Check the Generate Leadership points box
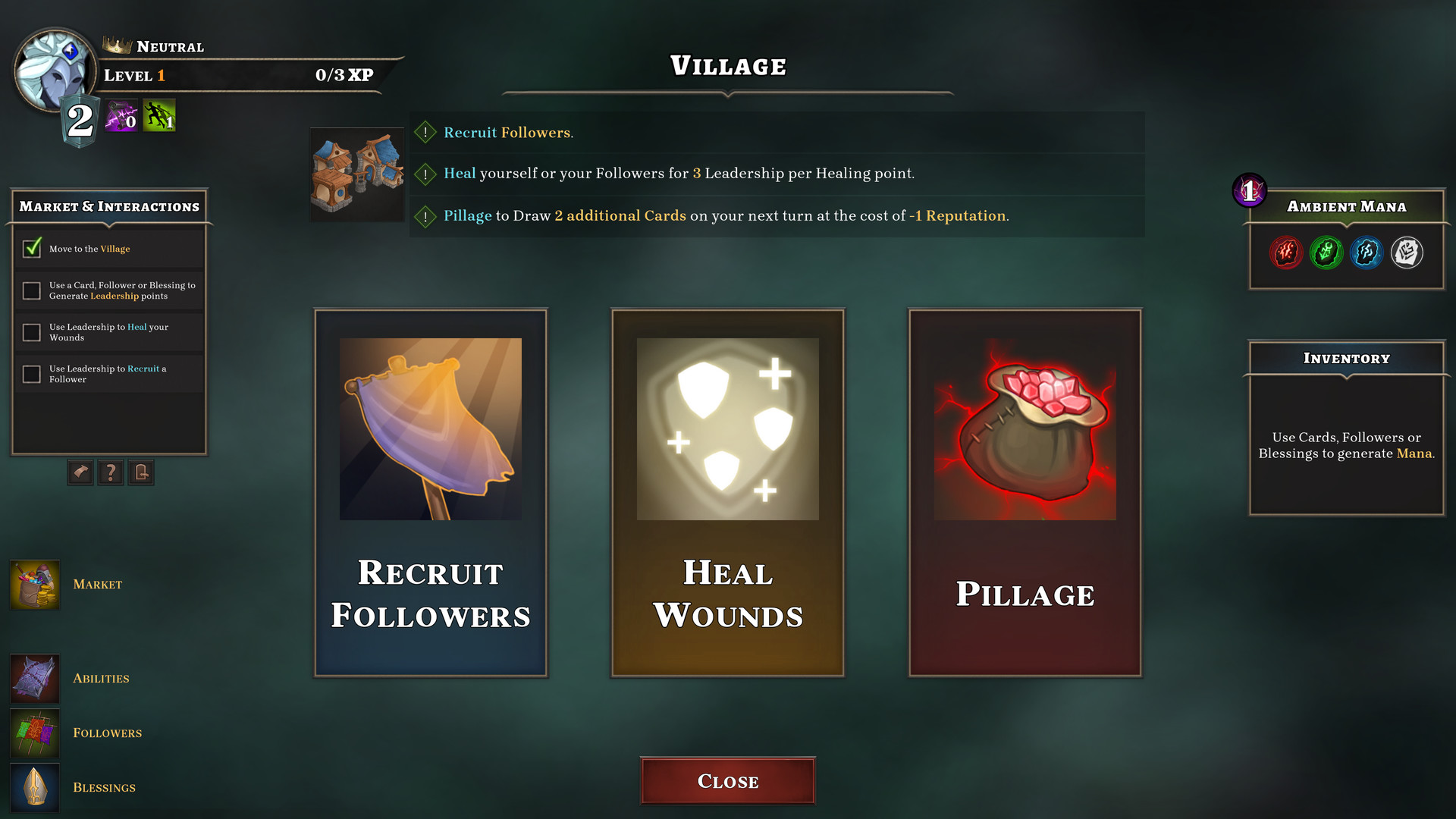1456x819 pixels. (31, 290)
